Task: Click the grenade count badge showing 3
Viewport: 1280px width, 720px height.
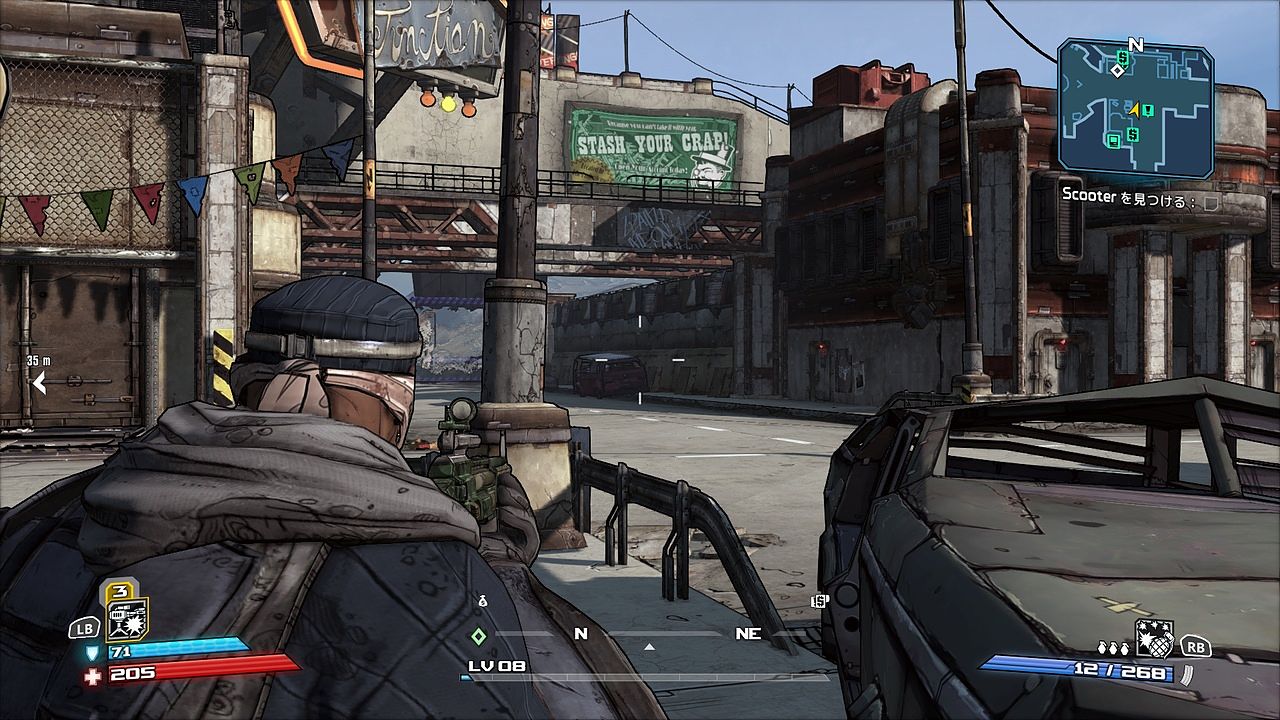Action: tap(122, 592)
